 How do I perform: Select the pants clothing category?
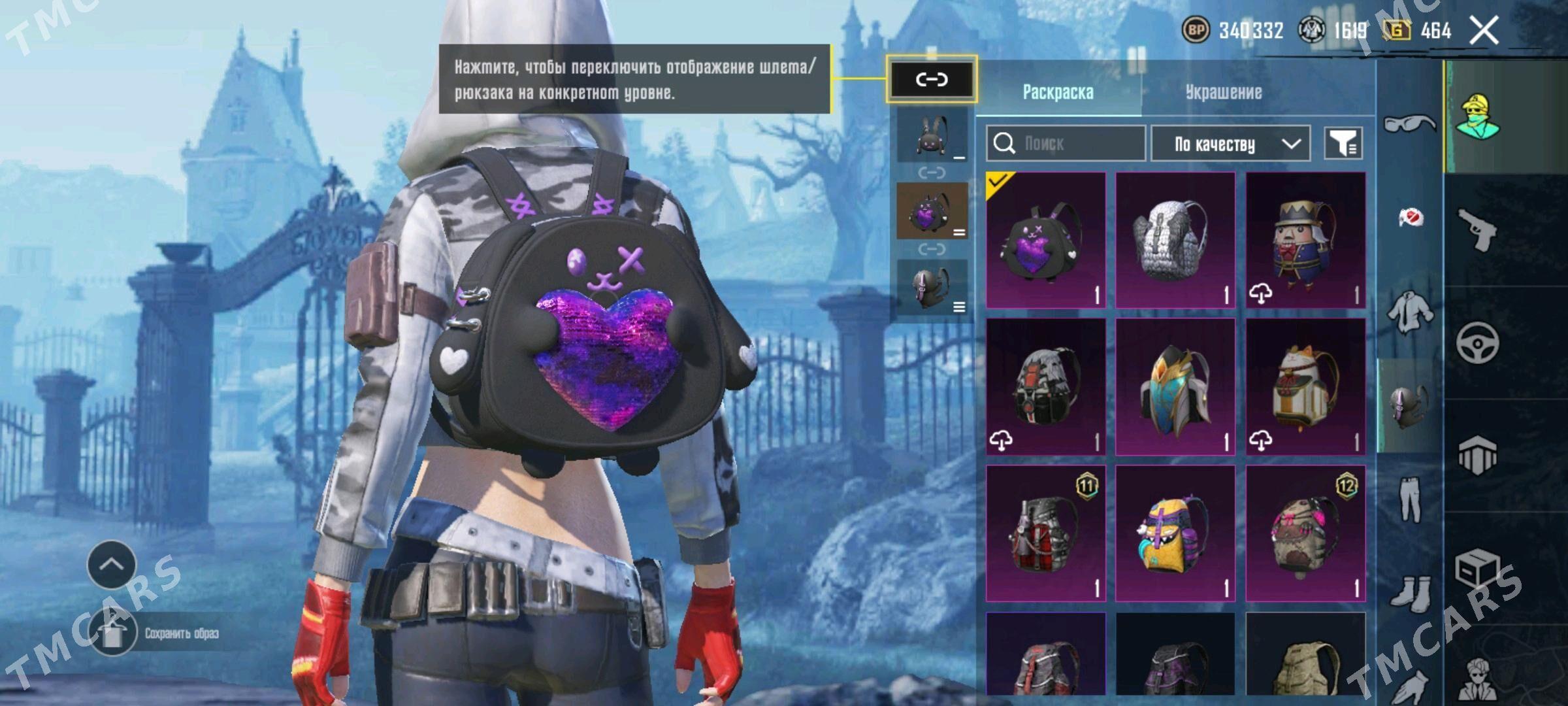coord(1409,500)
